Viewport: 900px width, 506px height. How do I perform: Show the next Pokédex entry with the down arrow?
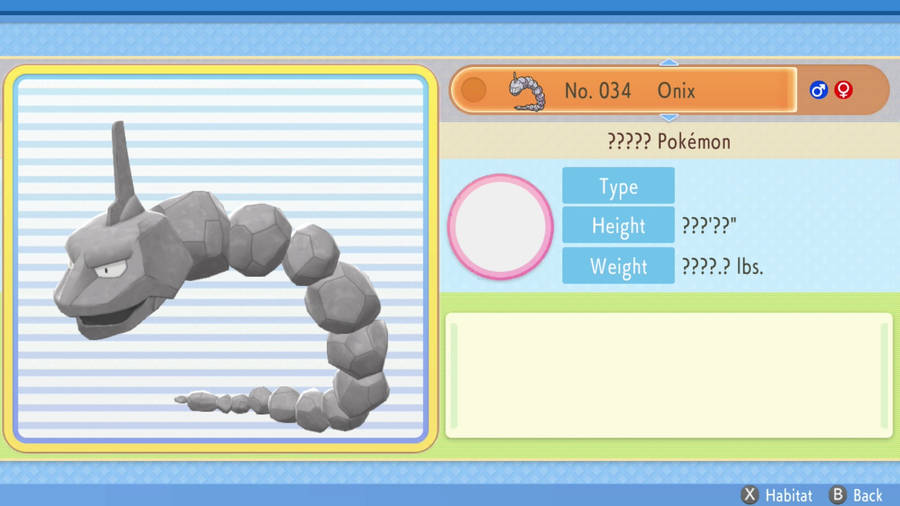(669, 118)
